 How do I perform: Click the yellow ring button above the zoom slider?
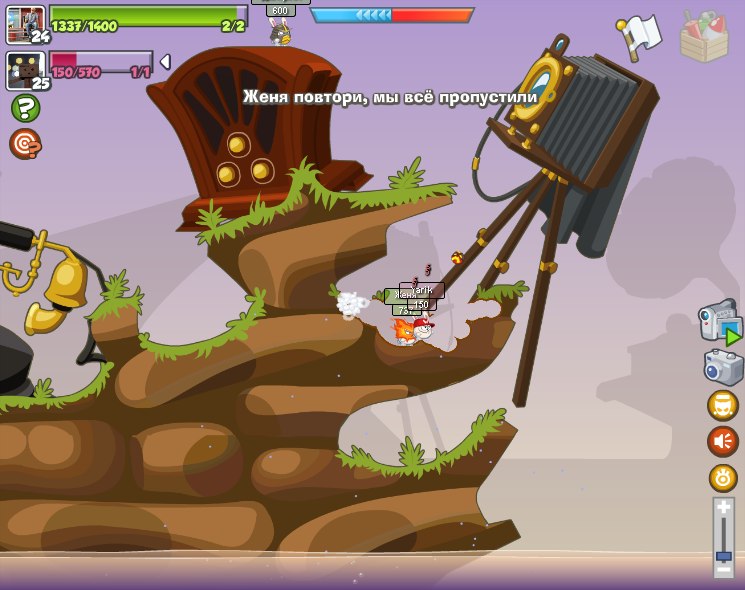click(x=722, y=477)
